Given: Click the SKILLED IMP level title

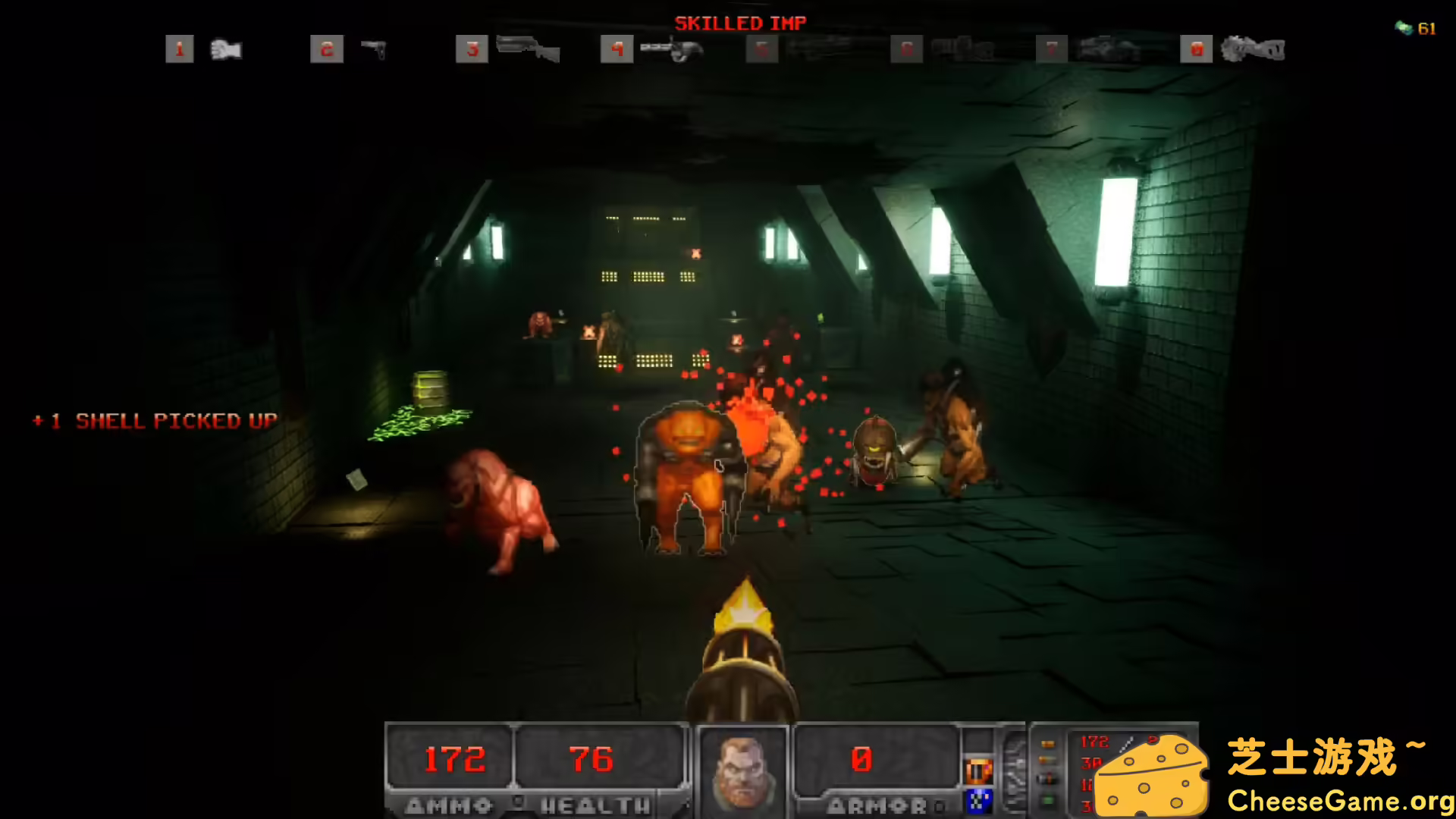Looking at the screenshot, I should [x=740, y=23].
